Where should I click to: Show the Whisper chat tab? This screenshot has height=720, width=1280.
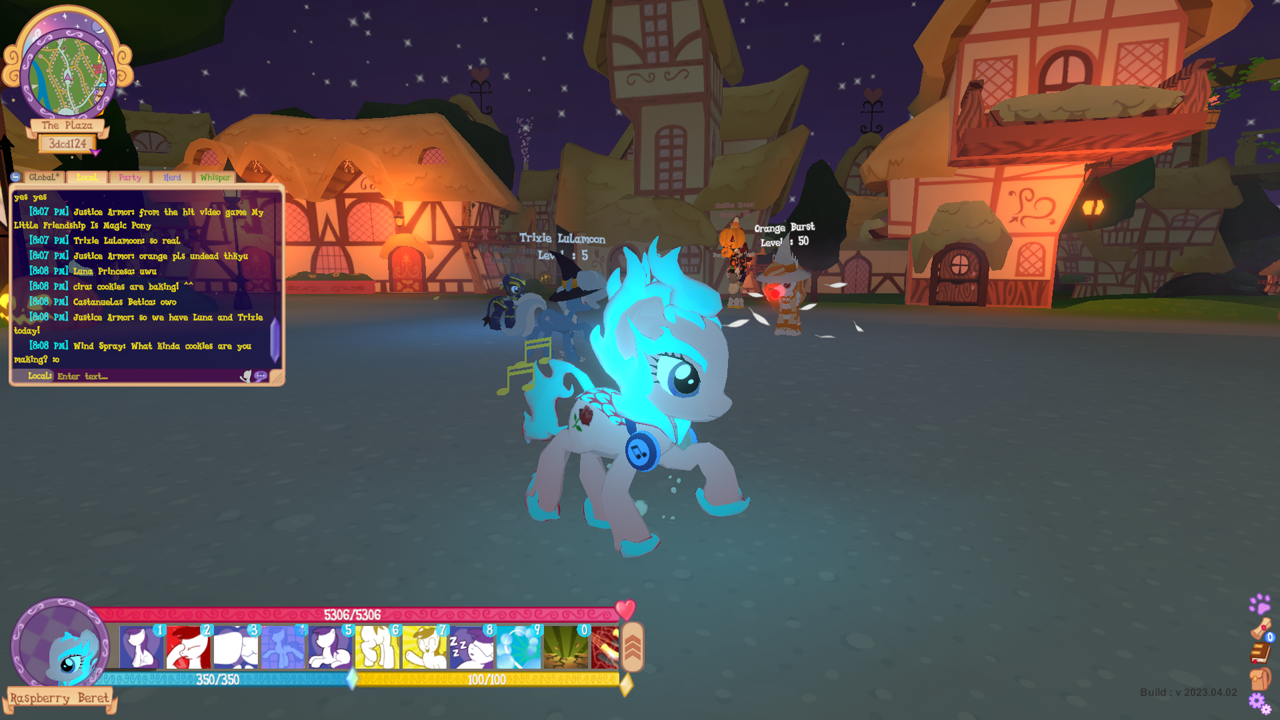(215, 177)
